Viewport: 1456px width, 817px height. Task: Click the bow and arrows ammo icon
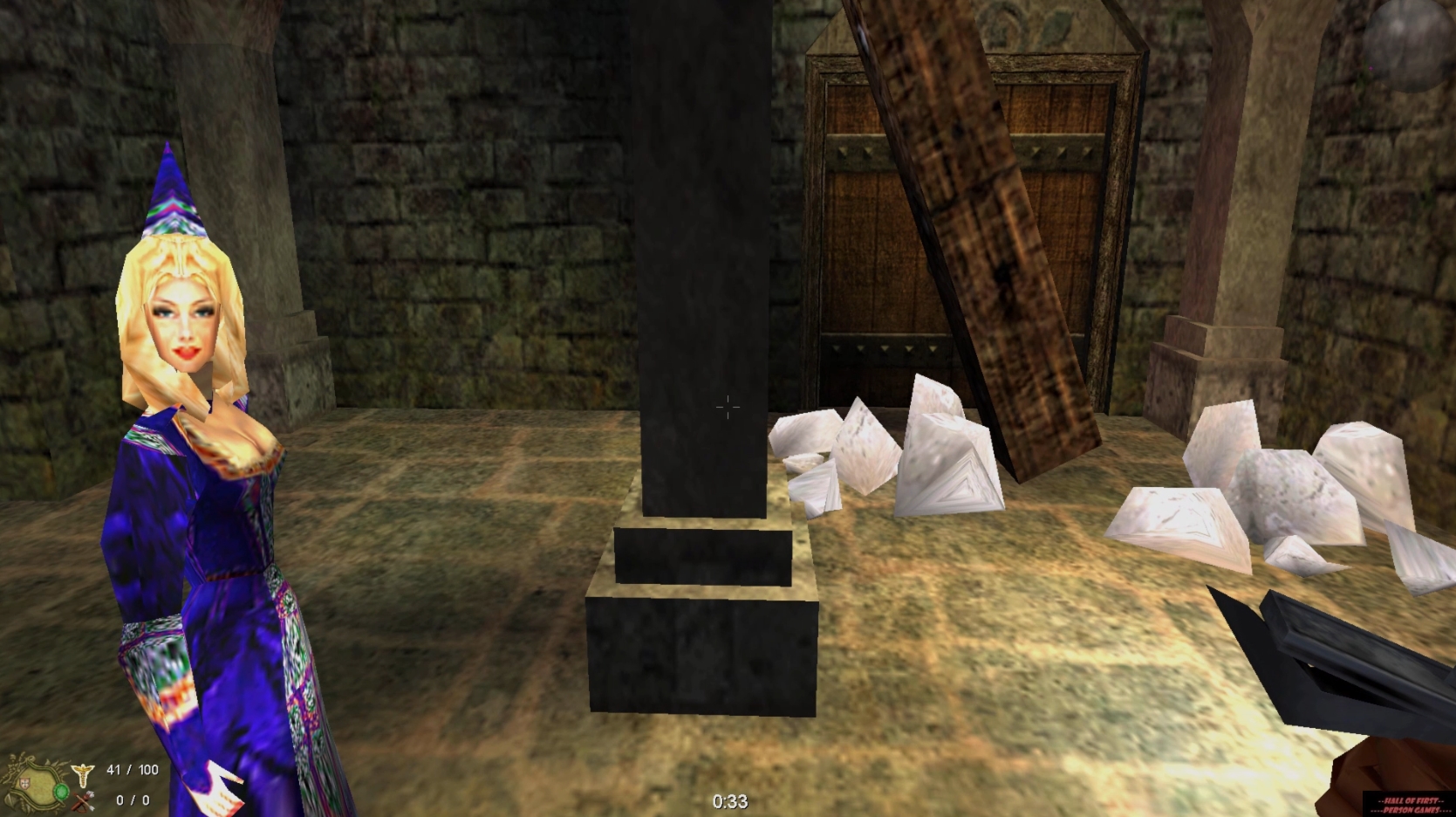pyautogui.click(x=83, y=799)
